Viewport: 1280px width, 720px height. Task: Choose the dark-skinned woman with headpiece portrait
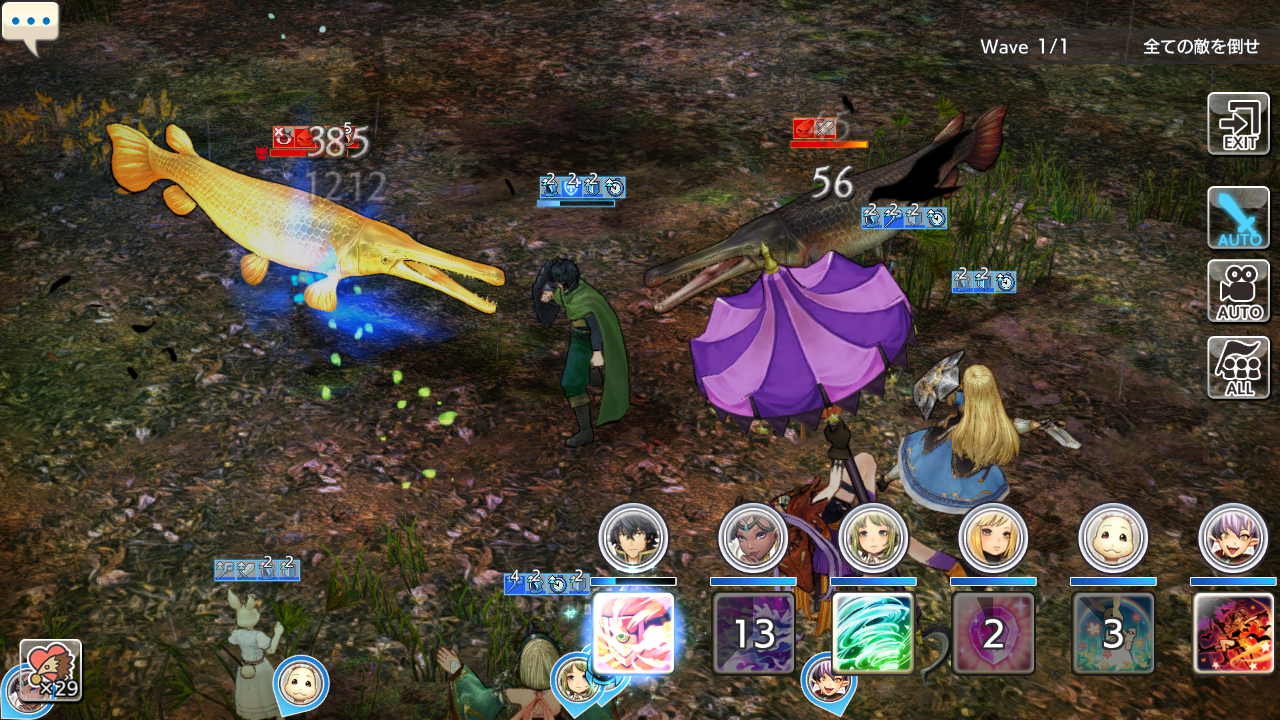pyautogui.click(x=753, y=538)
